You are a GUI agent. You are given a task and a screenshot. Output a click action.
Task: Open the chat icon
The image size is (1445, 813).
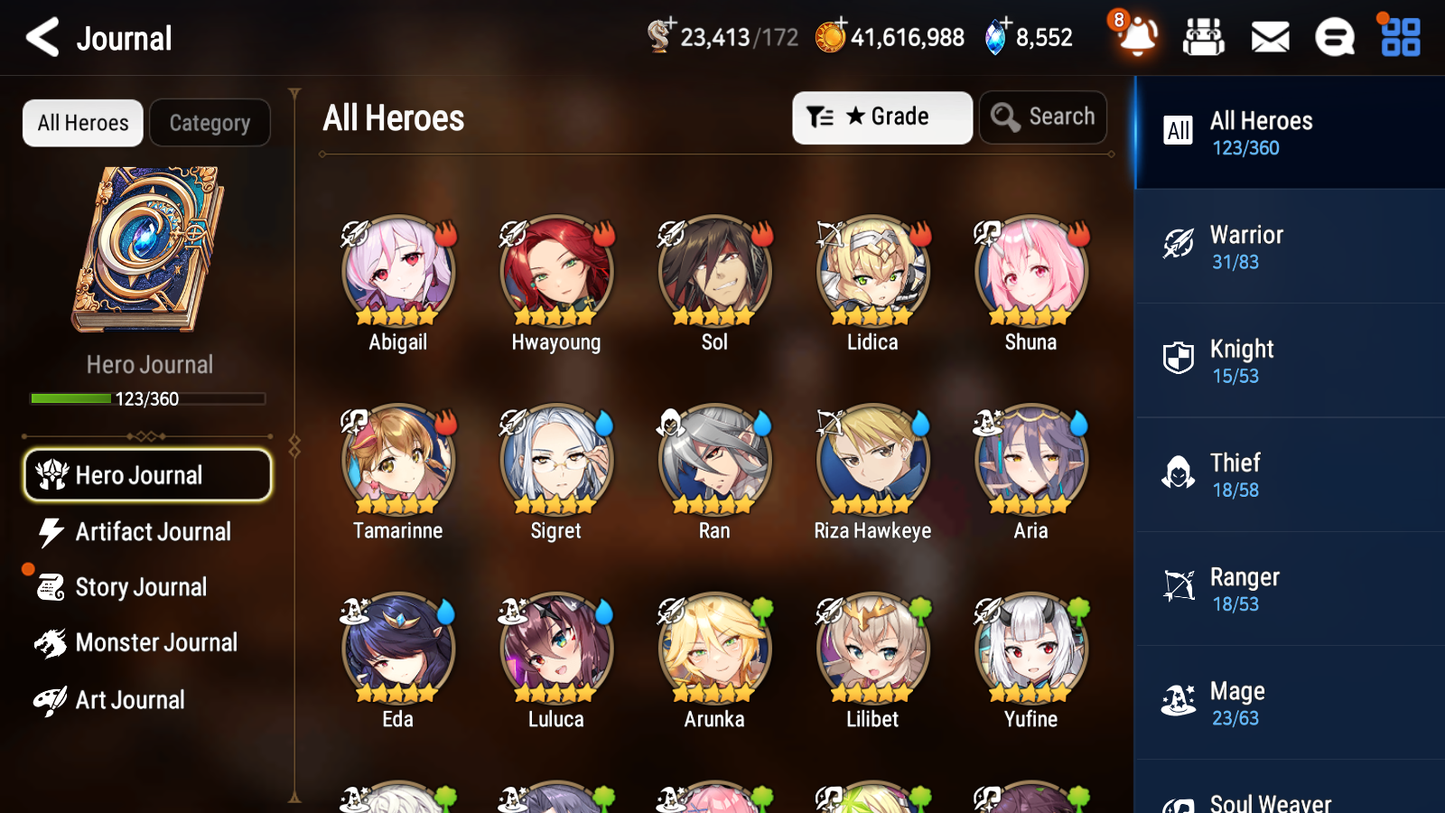(x=1334, y=36)
